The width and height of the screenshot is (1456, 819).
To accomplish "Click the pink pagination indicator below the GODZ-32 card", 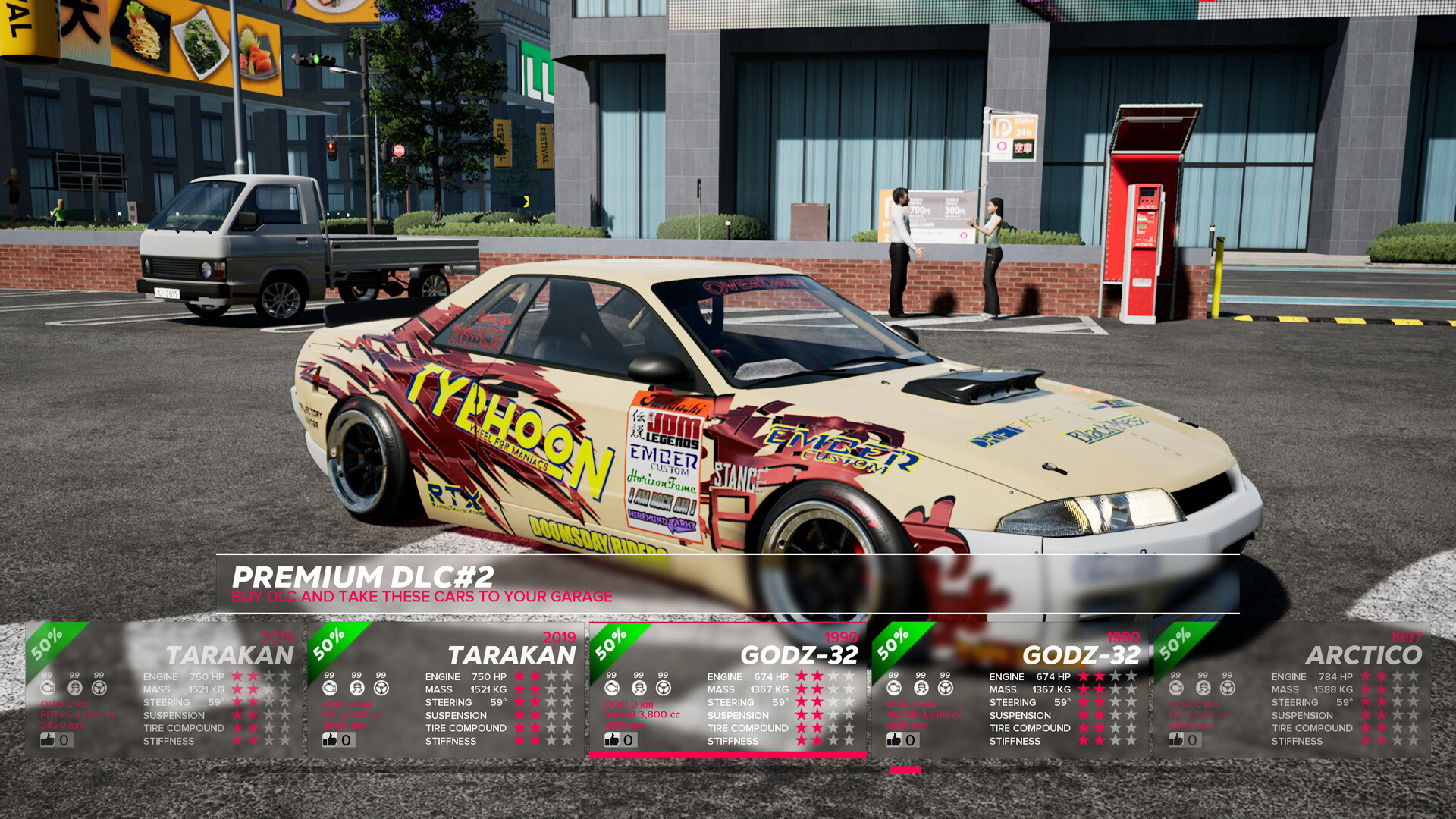I will coord(907,770).
